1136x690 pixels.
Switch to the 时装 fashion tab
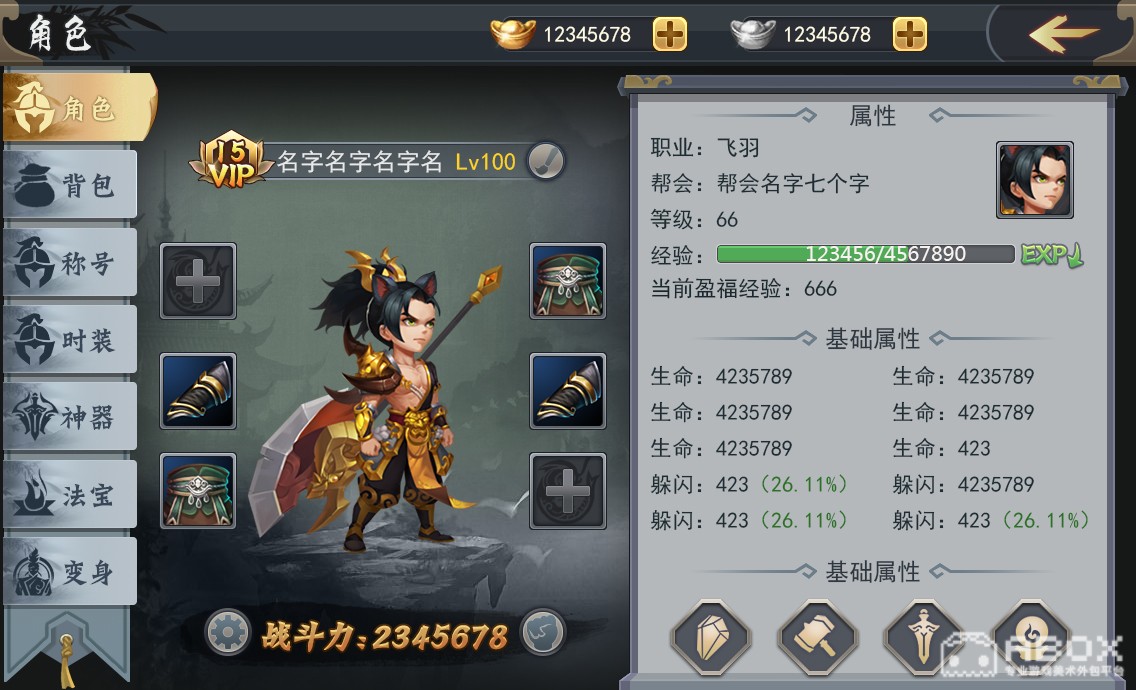tap(70, 341)
